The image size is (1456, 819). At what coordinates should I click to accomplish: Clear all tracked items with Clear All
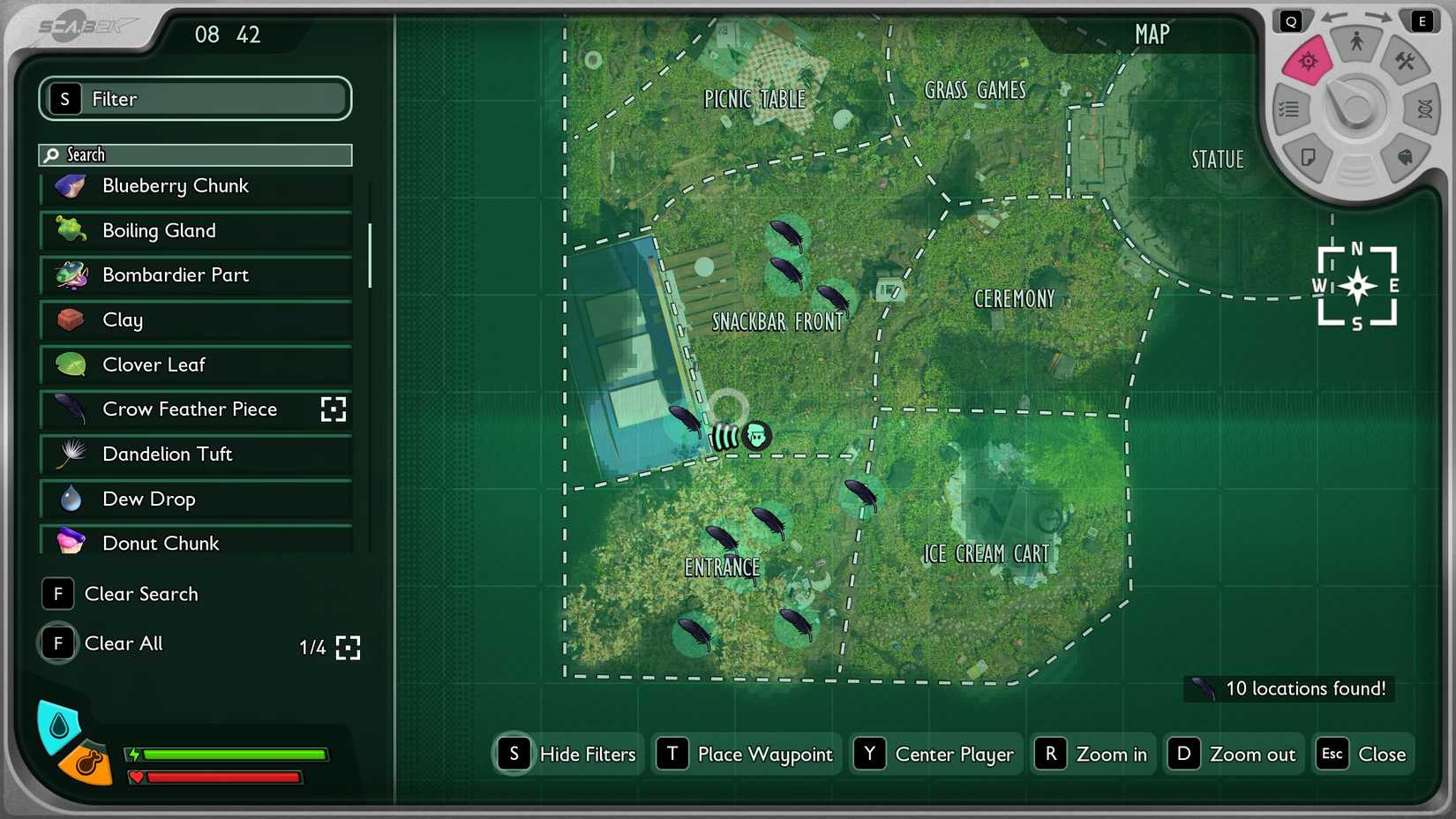click(123, 643)
